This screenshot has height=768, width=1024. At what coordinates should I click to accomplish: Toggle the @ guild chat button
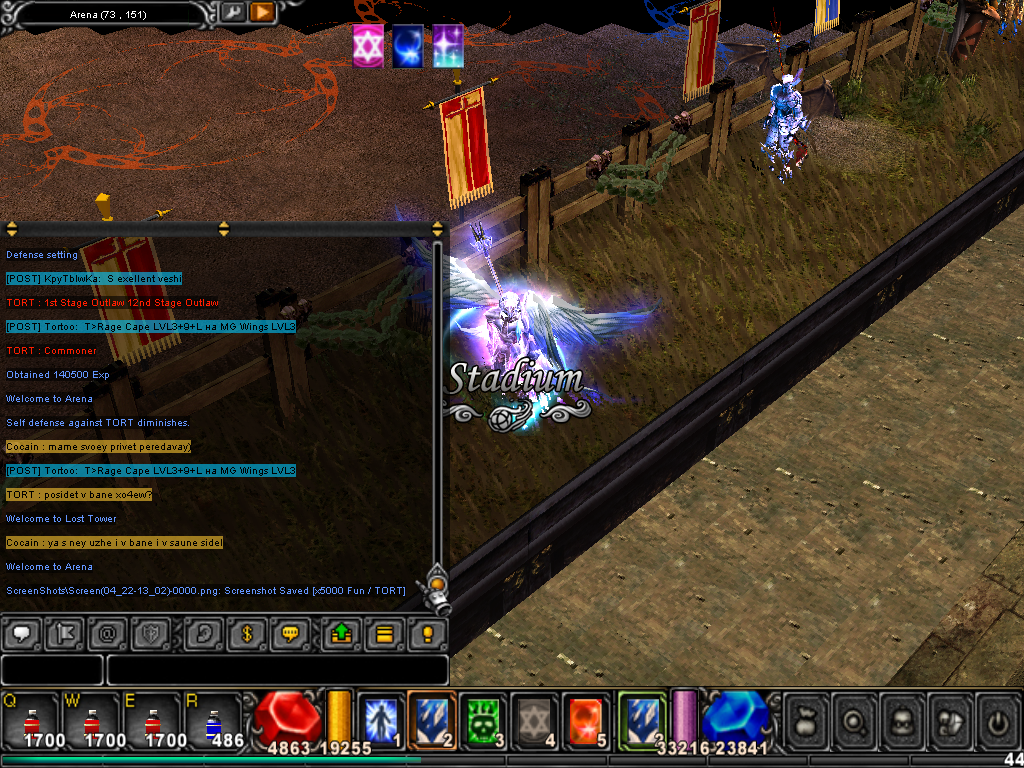click(108, 634)
